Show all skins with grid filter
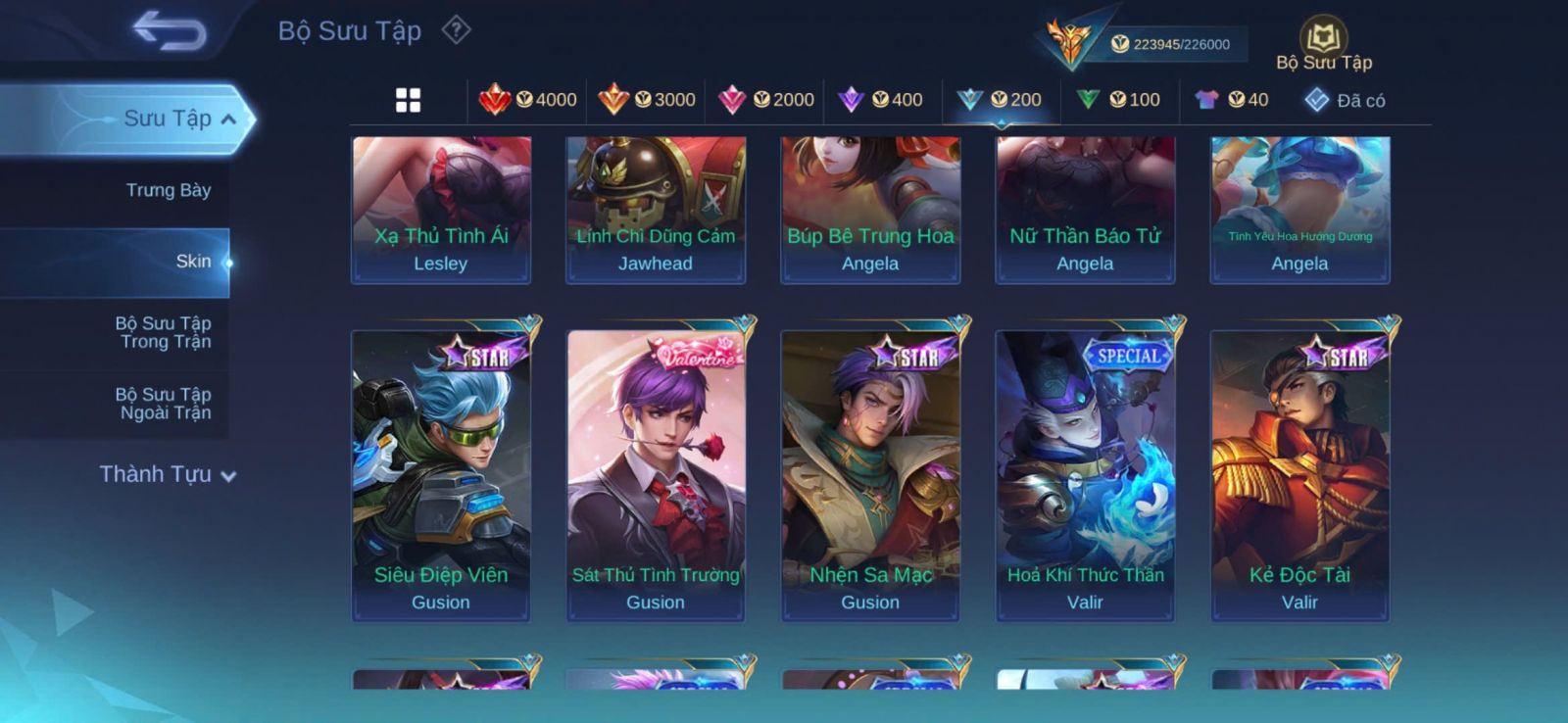This screenshot has width=1568, height=723. coord(408,100)
